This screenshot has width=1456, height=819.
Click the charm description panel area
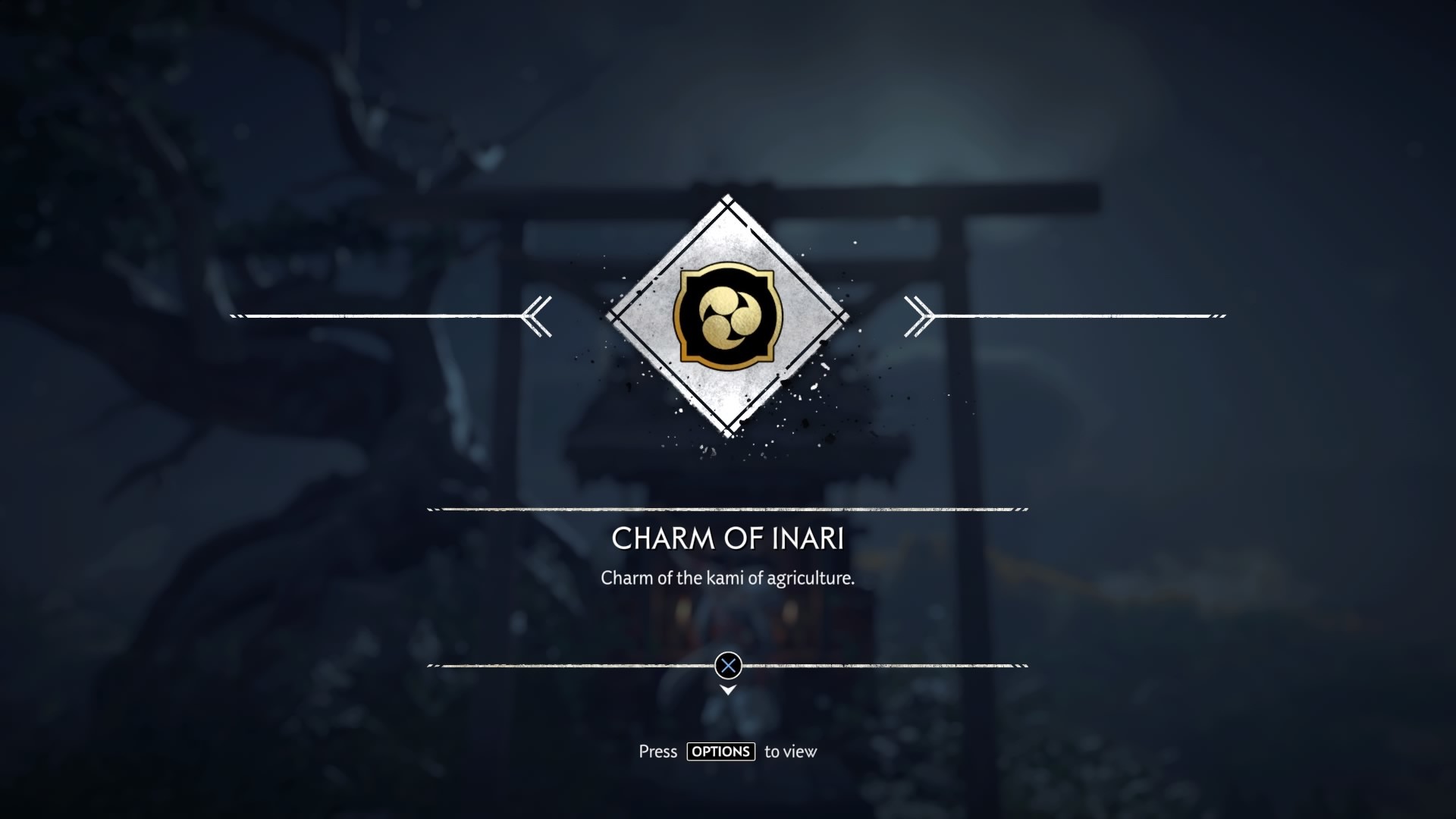(728, 588)
